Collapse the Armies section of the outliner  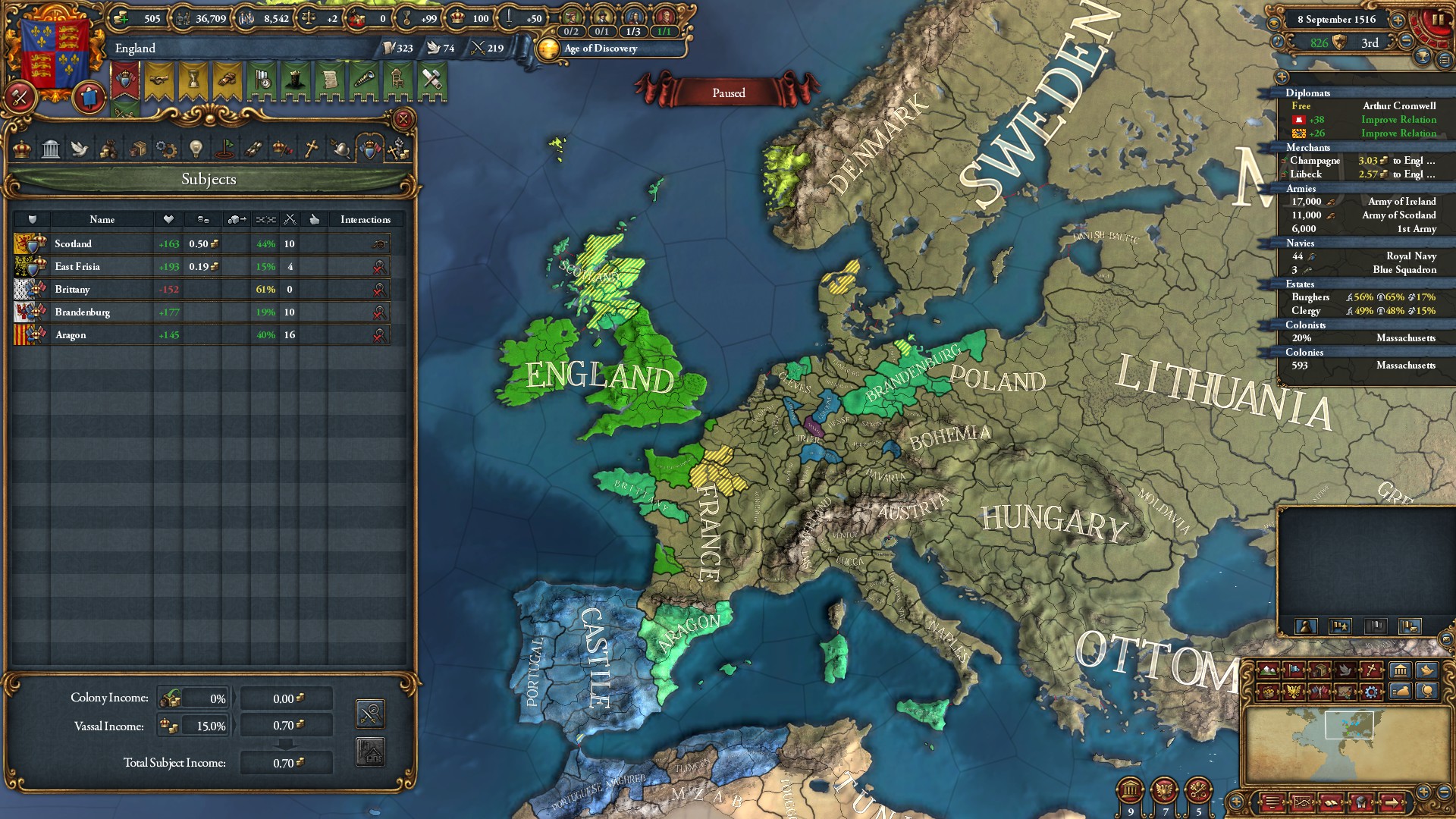point(1301,188)
